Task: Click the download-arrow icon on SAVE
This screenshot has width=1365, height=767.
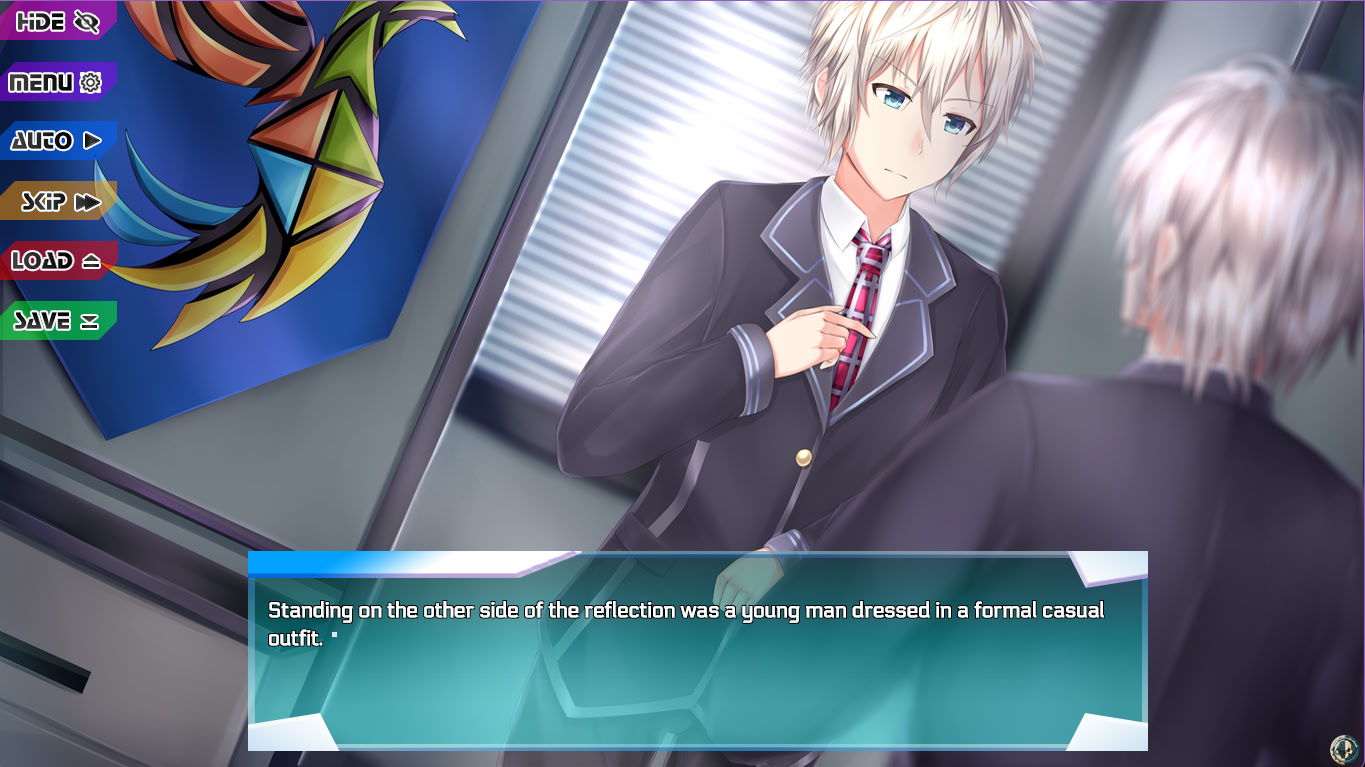Action: coord(89,320)
